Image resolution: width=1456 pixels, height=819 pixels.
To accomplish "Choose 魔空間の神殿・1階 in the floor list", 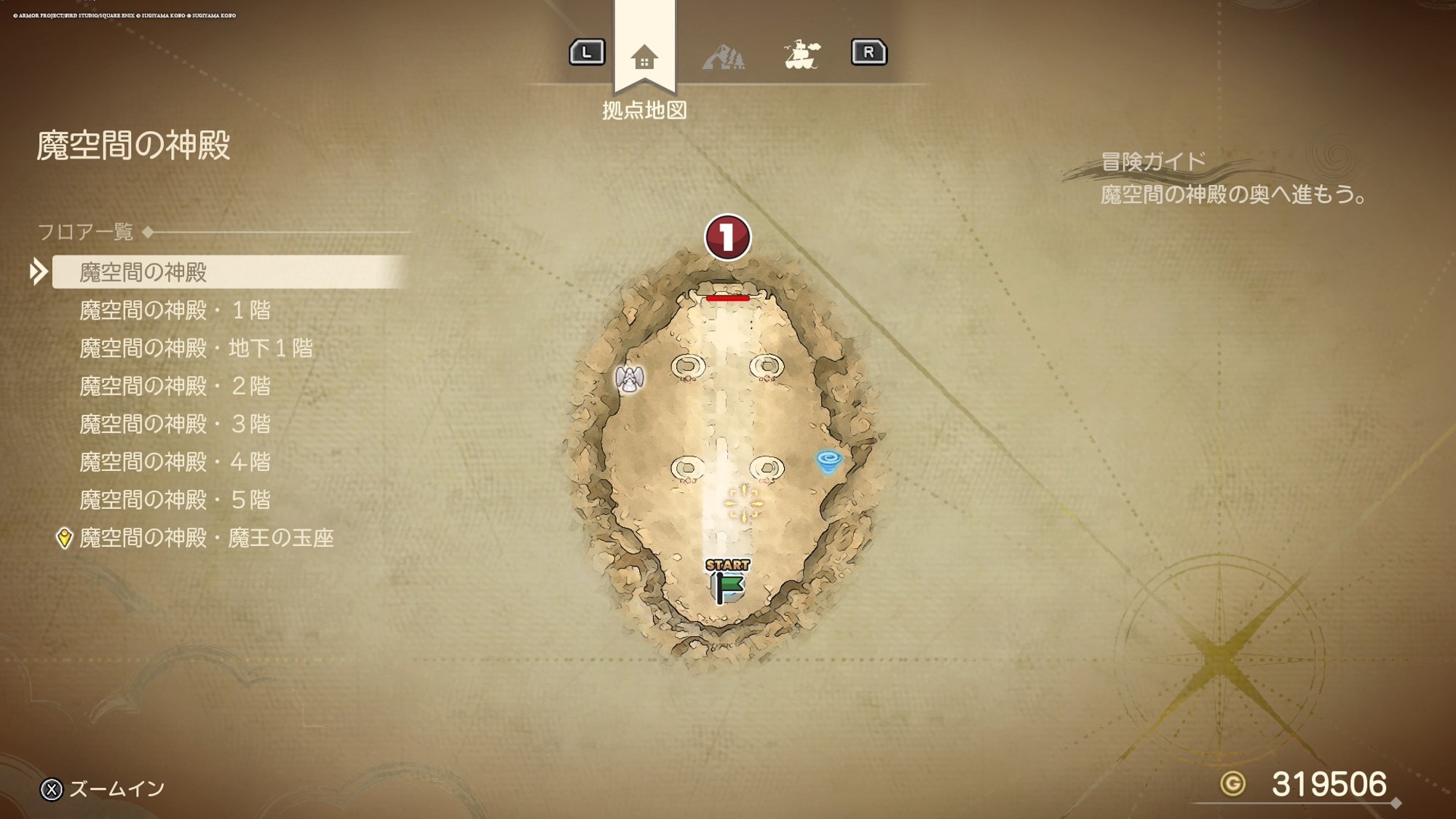I will pos(175,310).
